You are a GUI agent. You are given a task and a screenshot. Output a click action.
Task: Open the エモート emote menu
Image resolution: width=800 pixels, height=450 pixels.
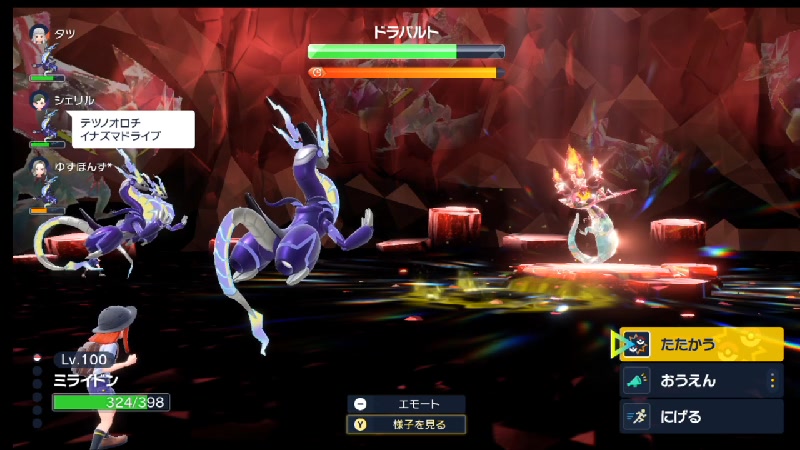(x=406, y=404)
